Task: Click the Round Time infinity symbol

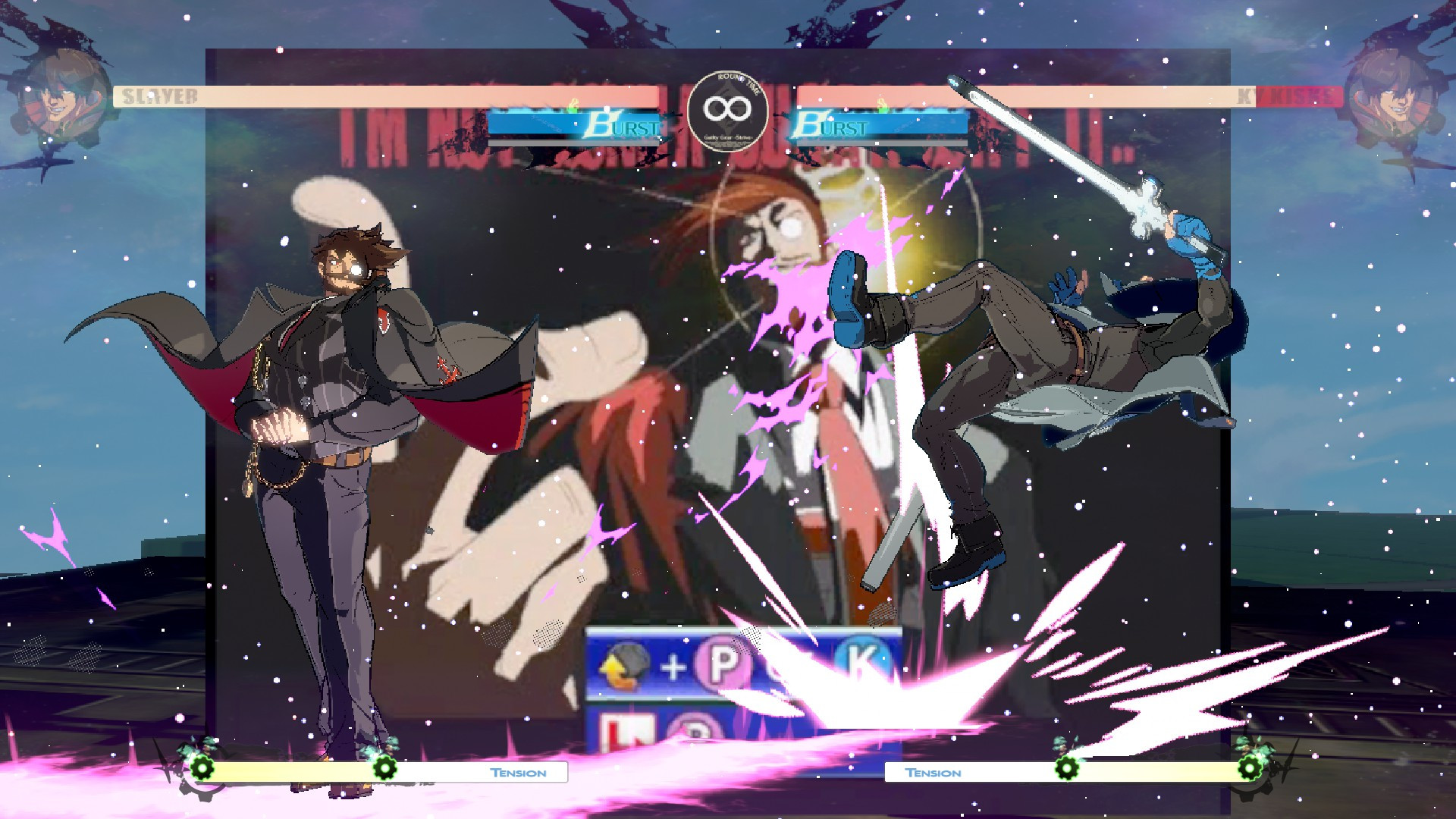Action: pos(726,108)
